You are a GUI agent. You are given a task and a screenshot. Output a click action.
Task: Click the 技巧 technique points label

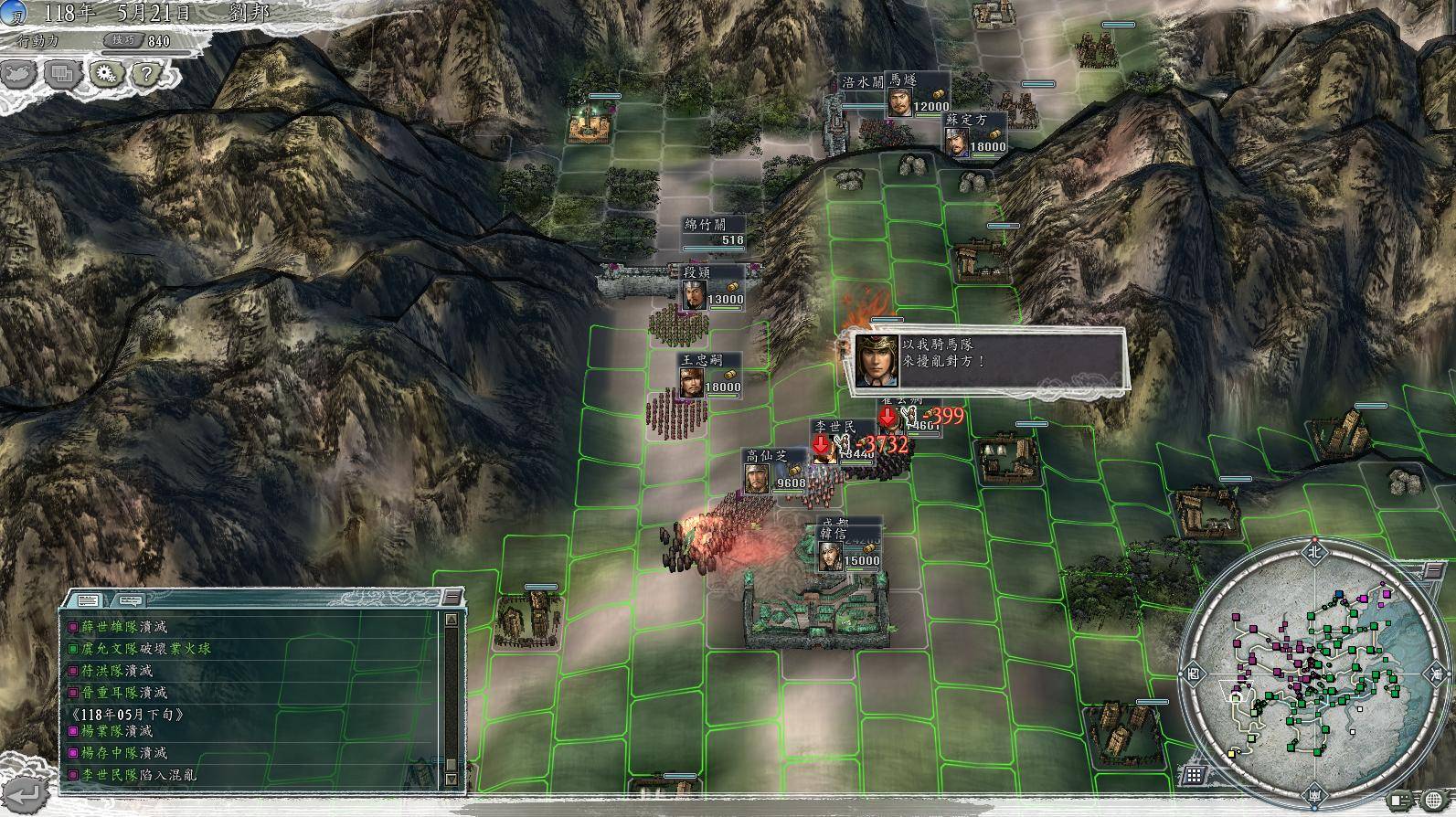[123, 40]
